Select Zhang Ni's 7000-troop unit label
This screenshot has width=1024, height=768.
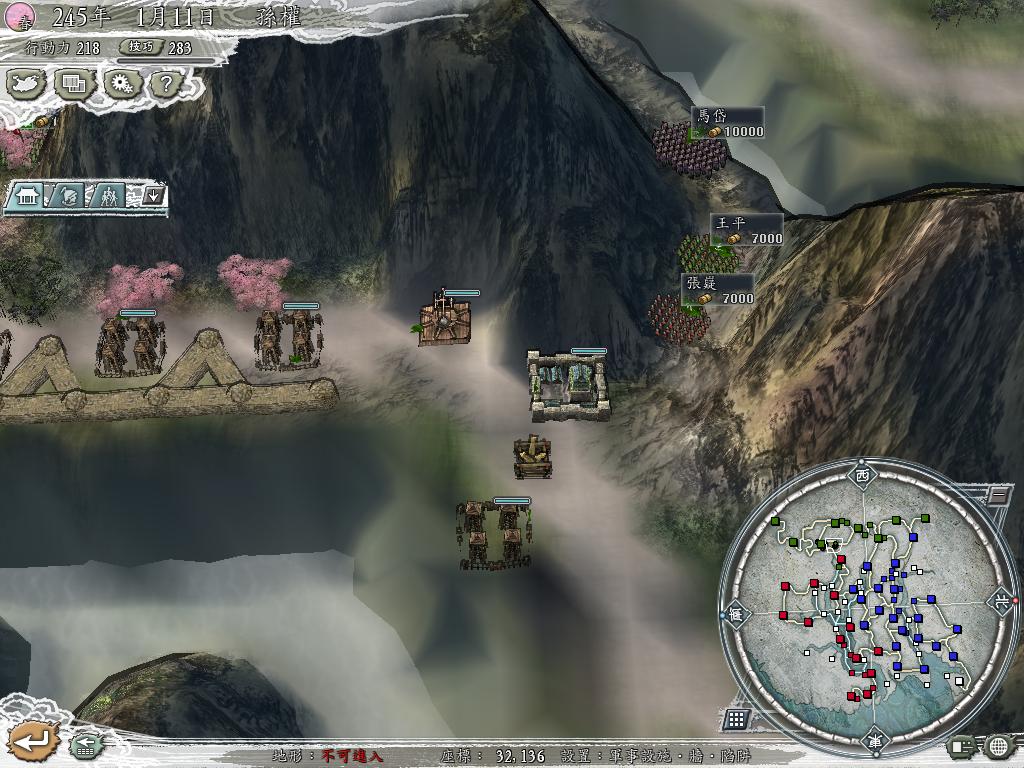click(x=718, y=291)
